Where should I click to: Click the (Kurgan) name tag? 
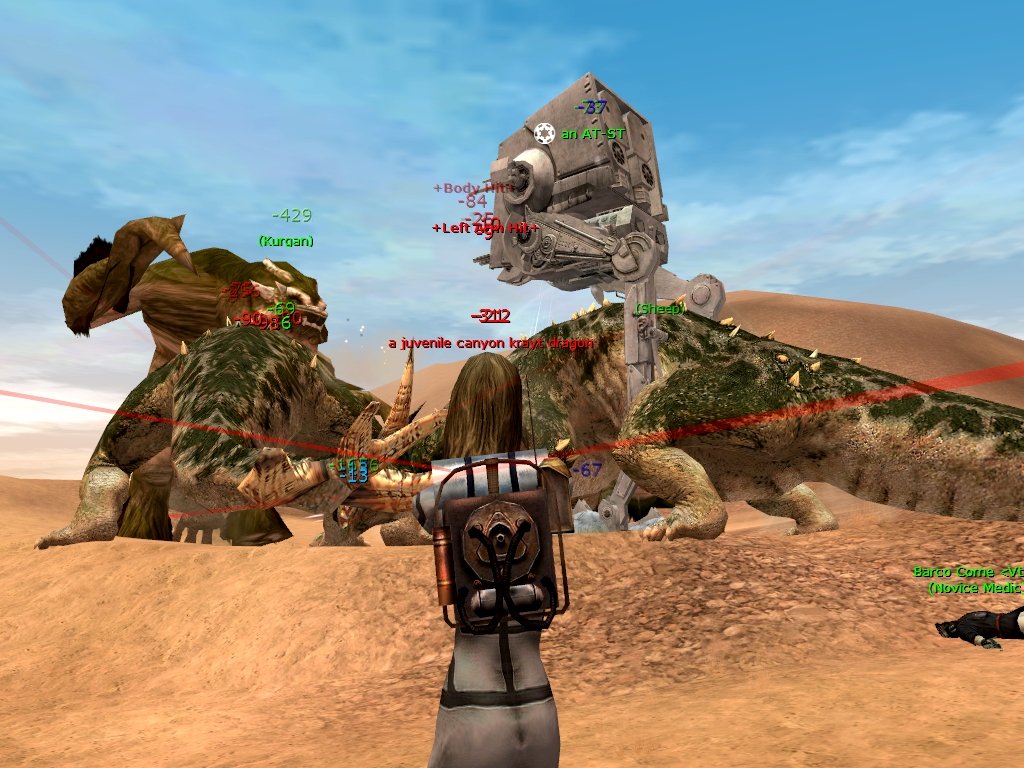(x=286, y=241)
